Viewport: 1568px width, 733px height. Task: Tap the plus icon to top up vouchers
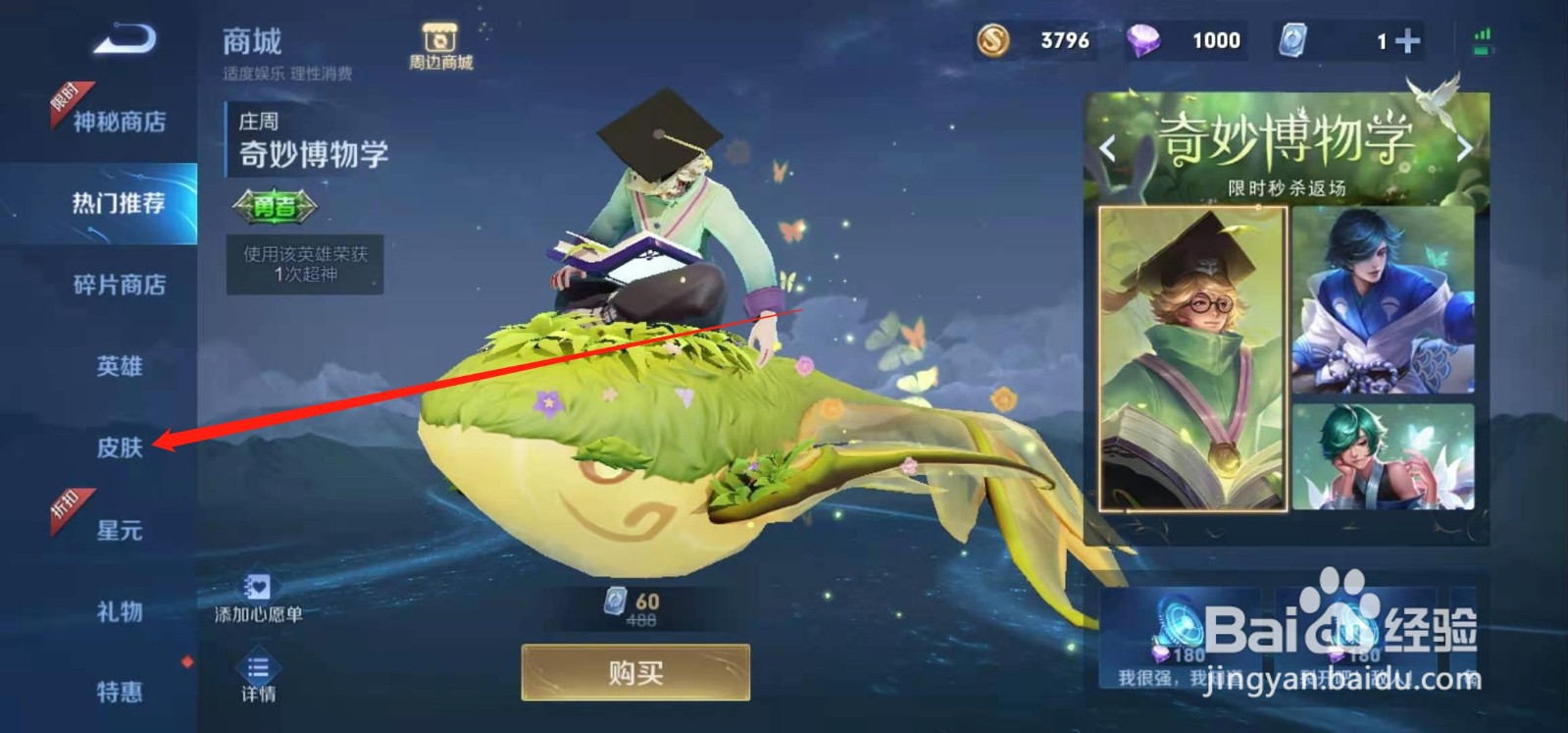coord(1409,39)
